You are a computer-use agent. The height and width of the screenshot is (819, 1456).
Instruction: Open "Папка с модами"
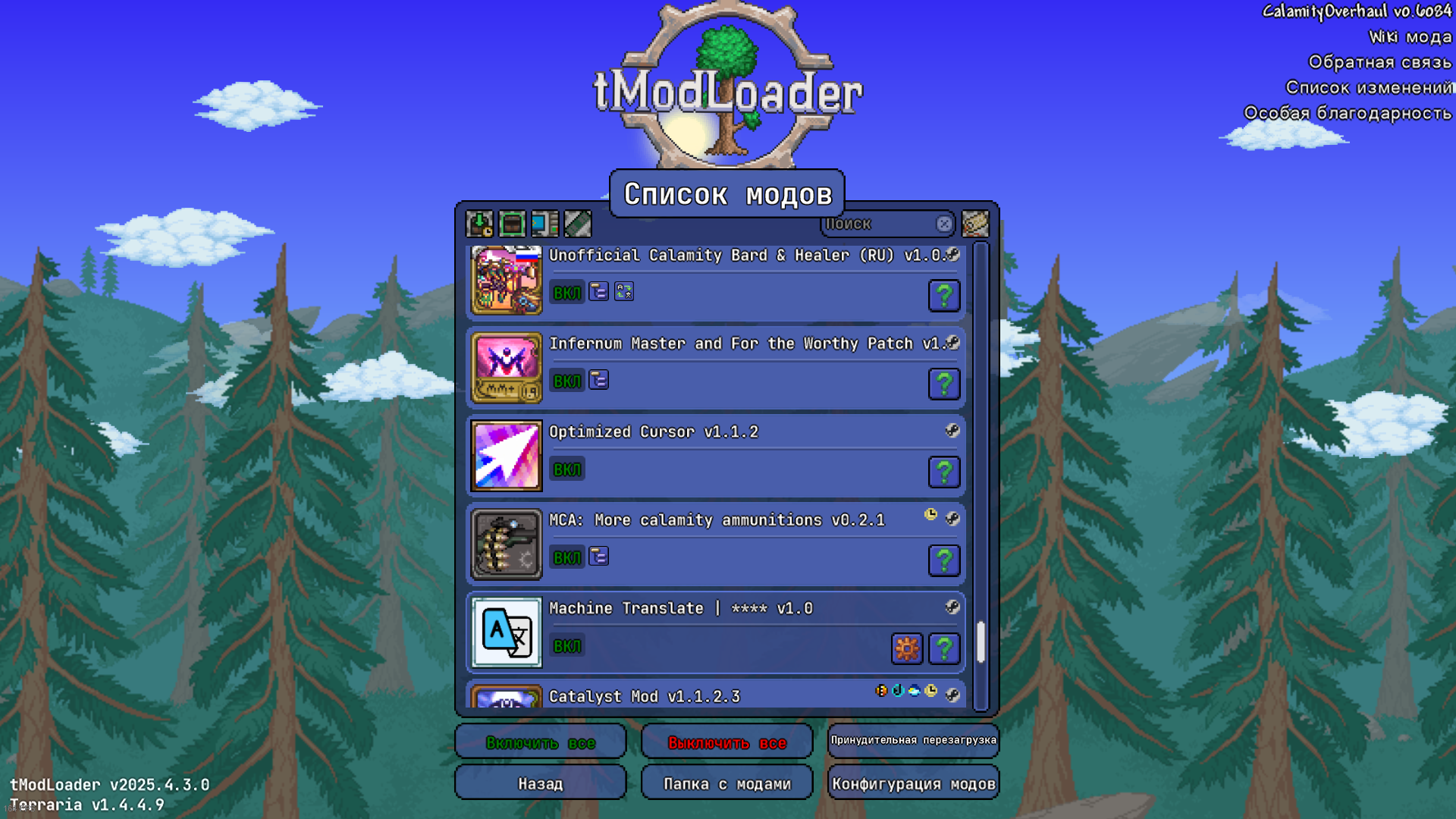(x=726, y=783)
